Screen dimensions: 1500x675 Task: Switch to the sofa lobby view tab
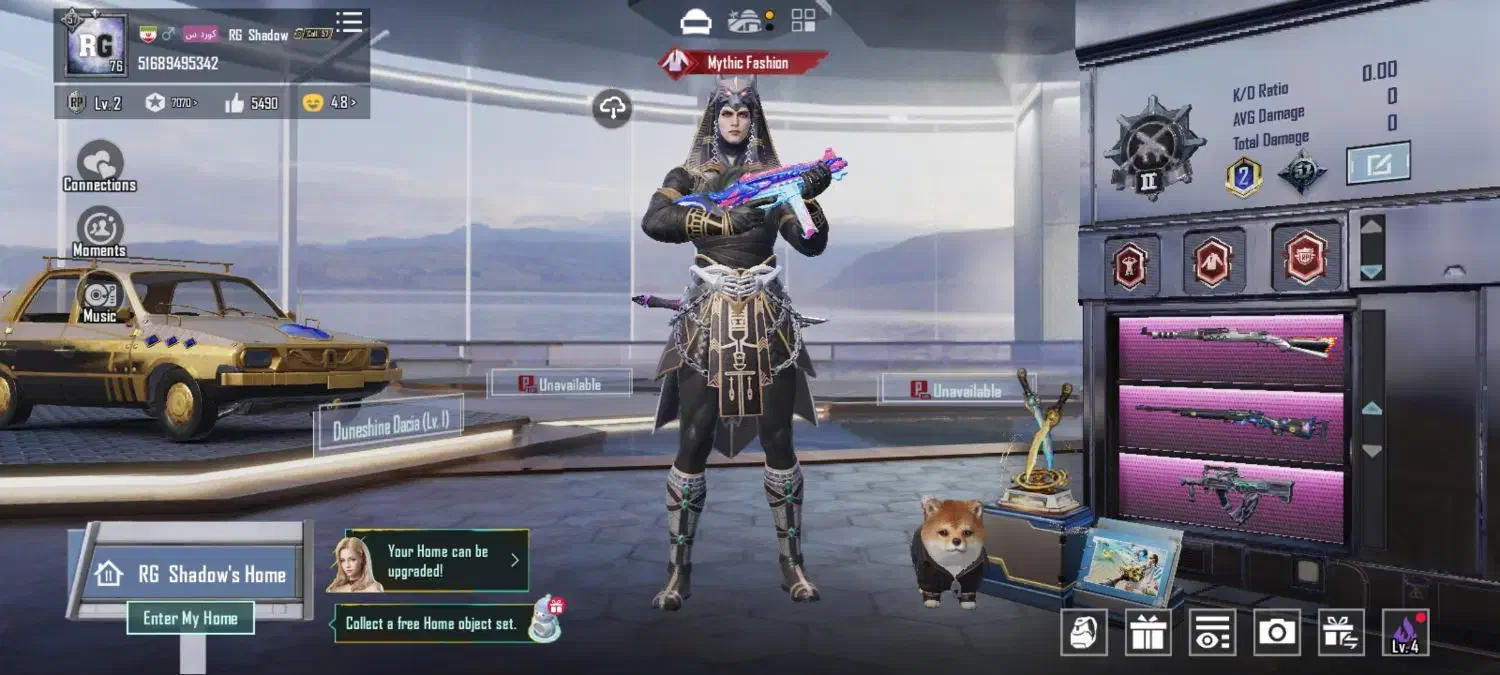(696, 20)
